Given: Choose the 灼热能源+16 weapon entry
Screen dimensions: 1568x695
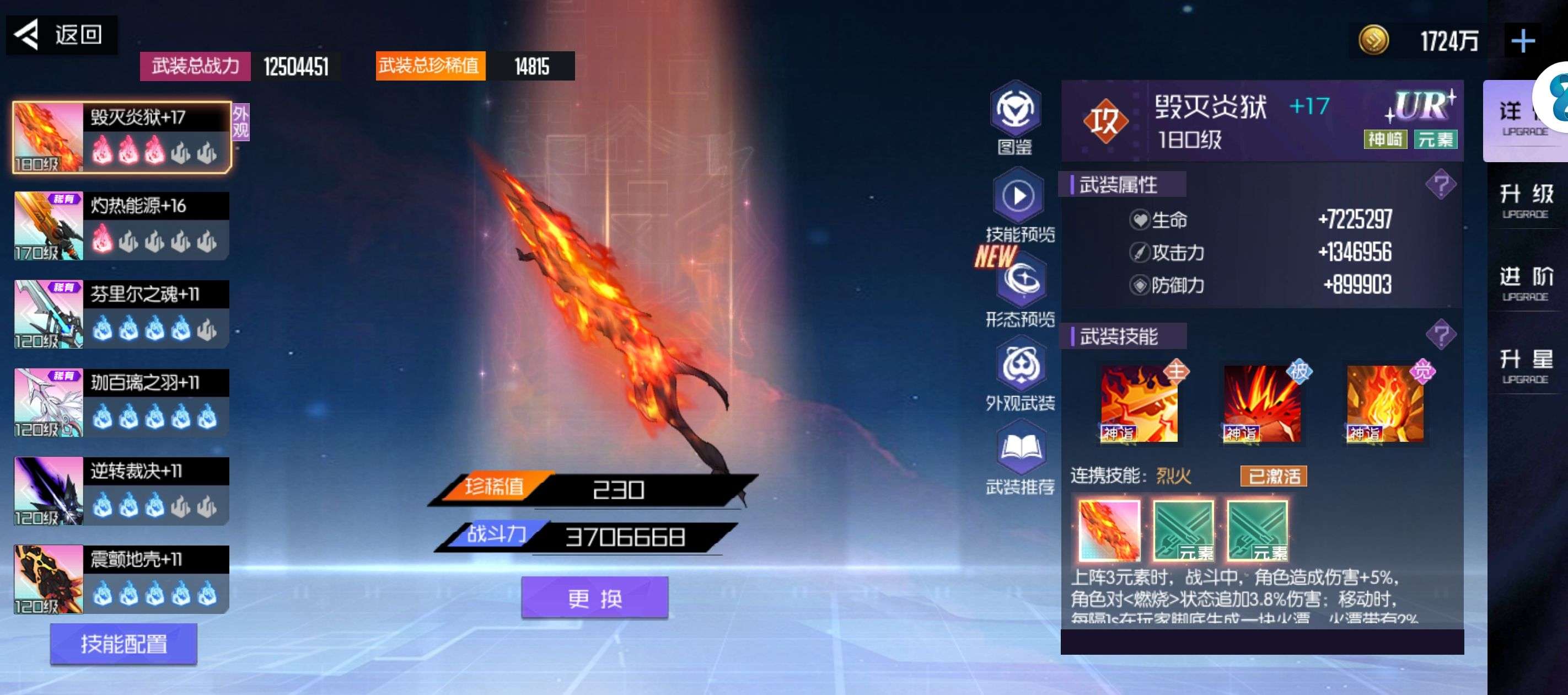Looking at the screenshot, I should 122,226.
